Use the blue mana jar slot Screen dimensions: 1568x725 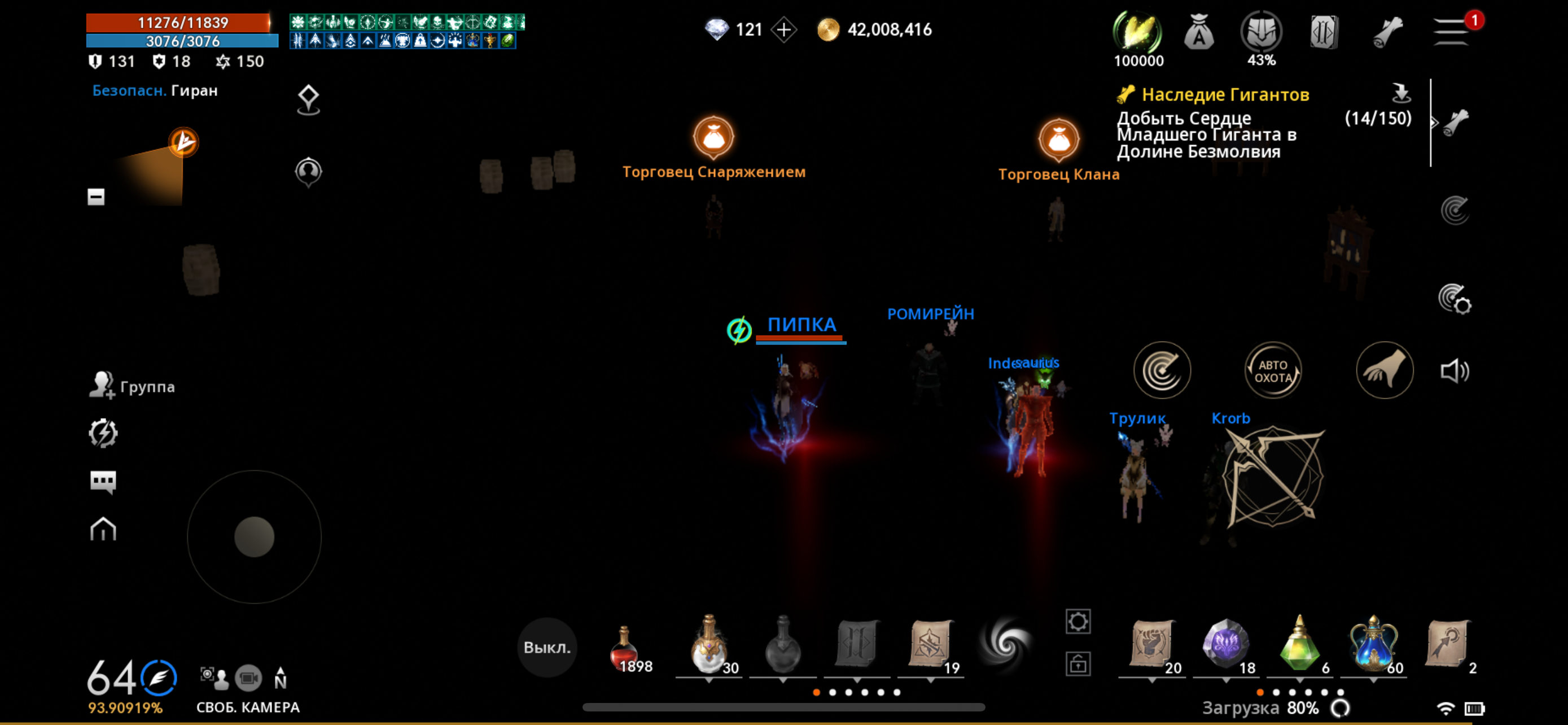(x=1373, y=644)
